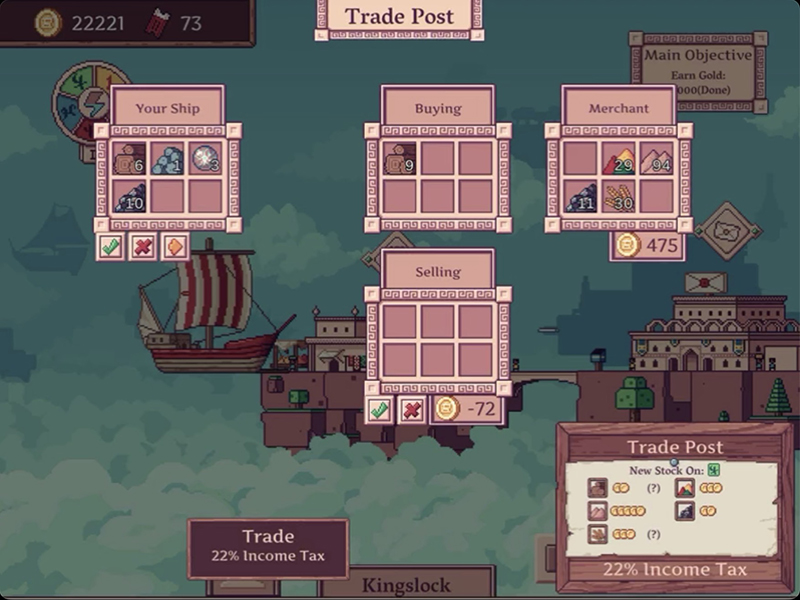
Task: Confirm the ship cargo with the green checkmark
Action: coord(111,246)
